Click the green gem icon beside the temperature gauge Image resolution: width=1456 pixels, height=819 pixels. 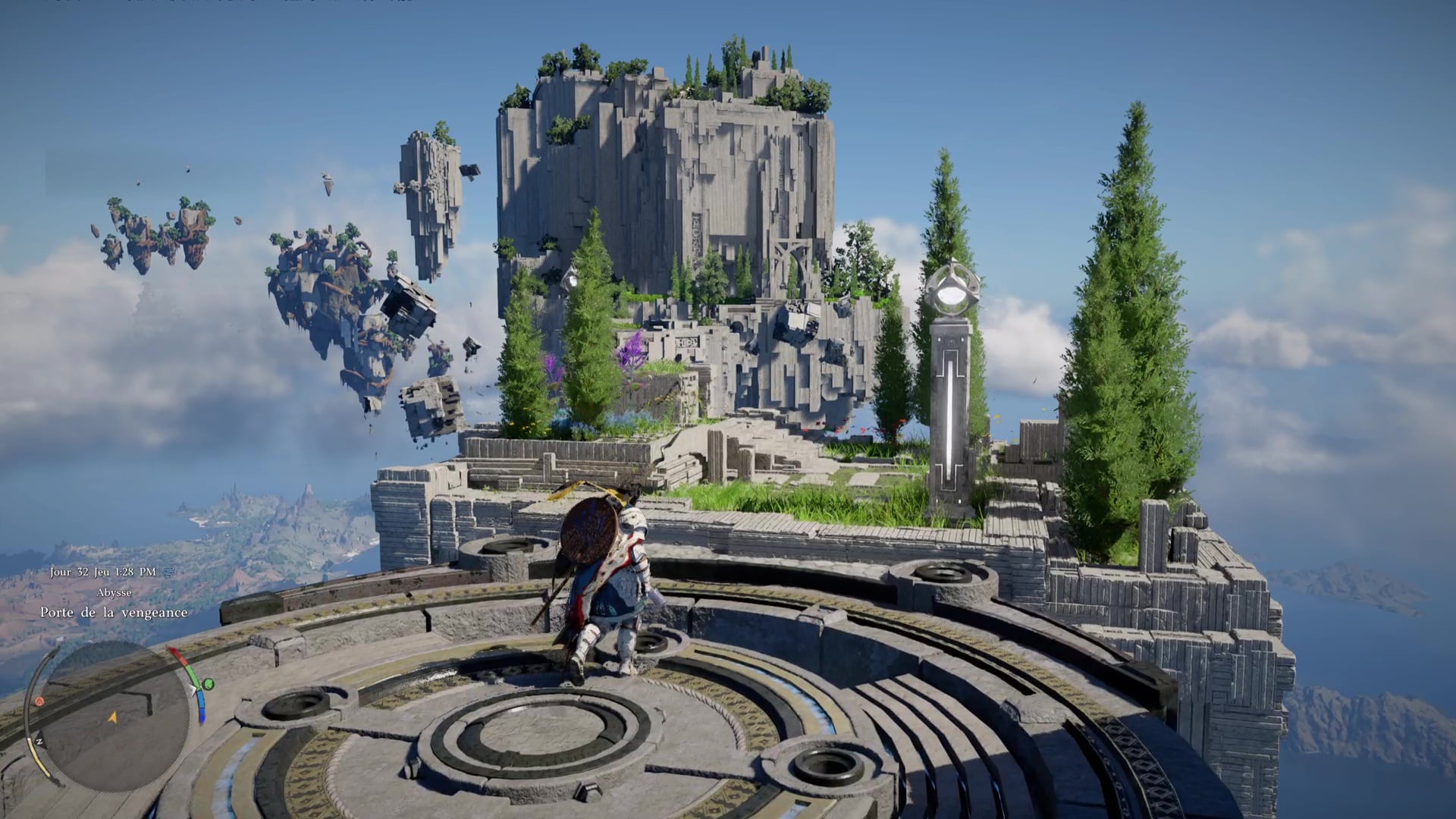(x=208, y=685)
